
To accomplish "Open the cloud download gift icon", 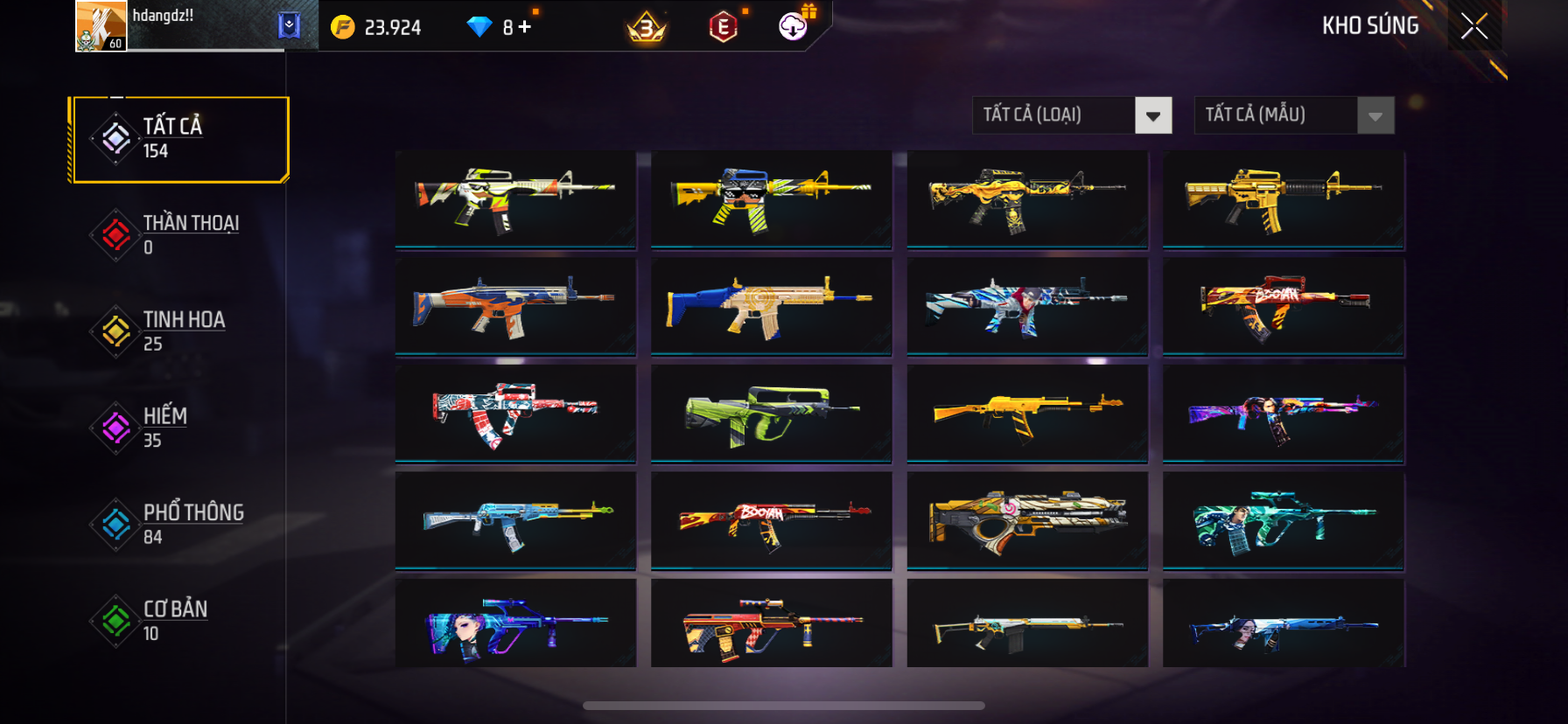I will (794, 26).
